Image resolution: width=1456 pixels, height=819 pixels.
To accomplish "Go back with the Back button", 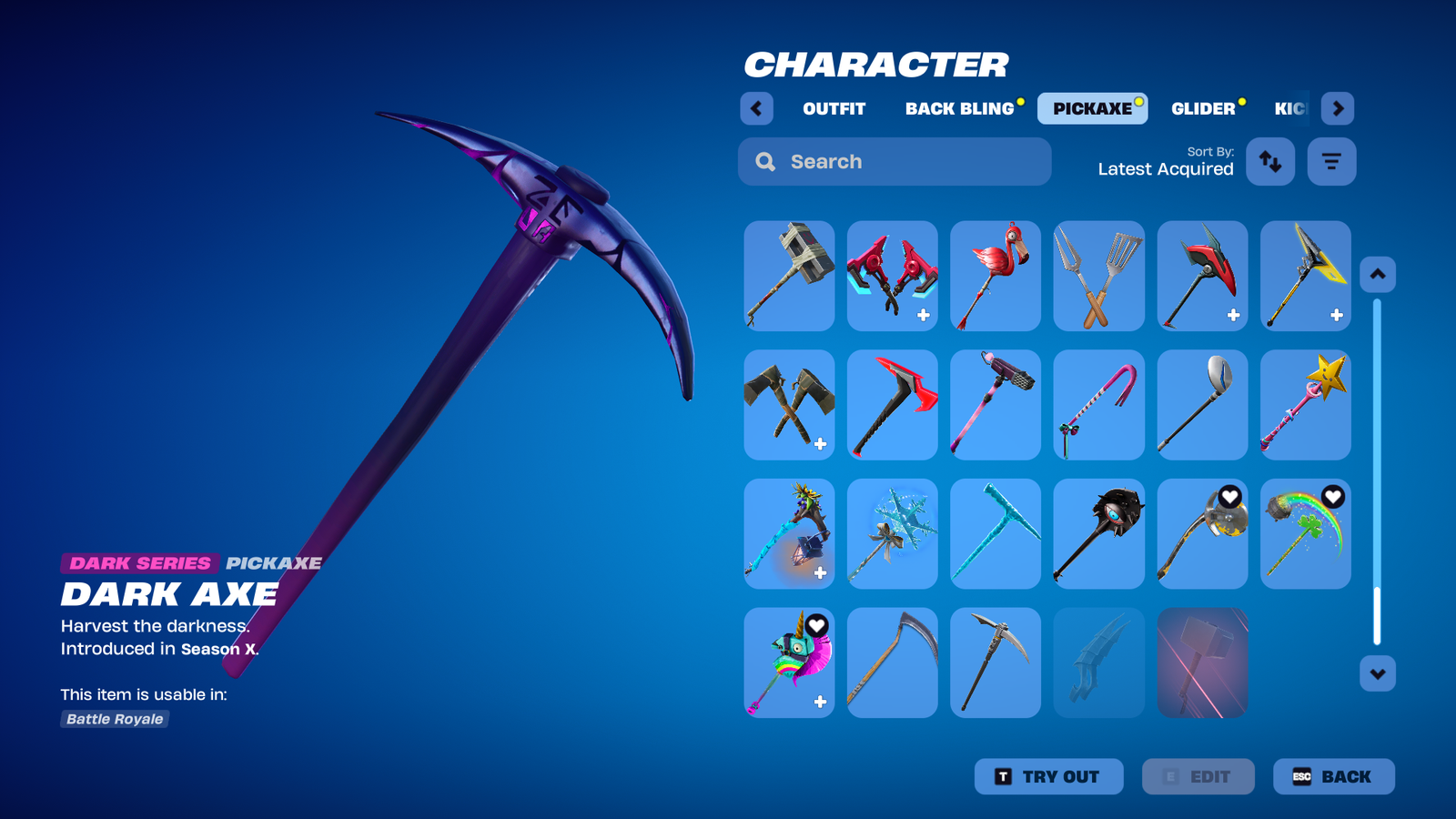I will [x=1333, y=776].
